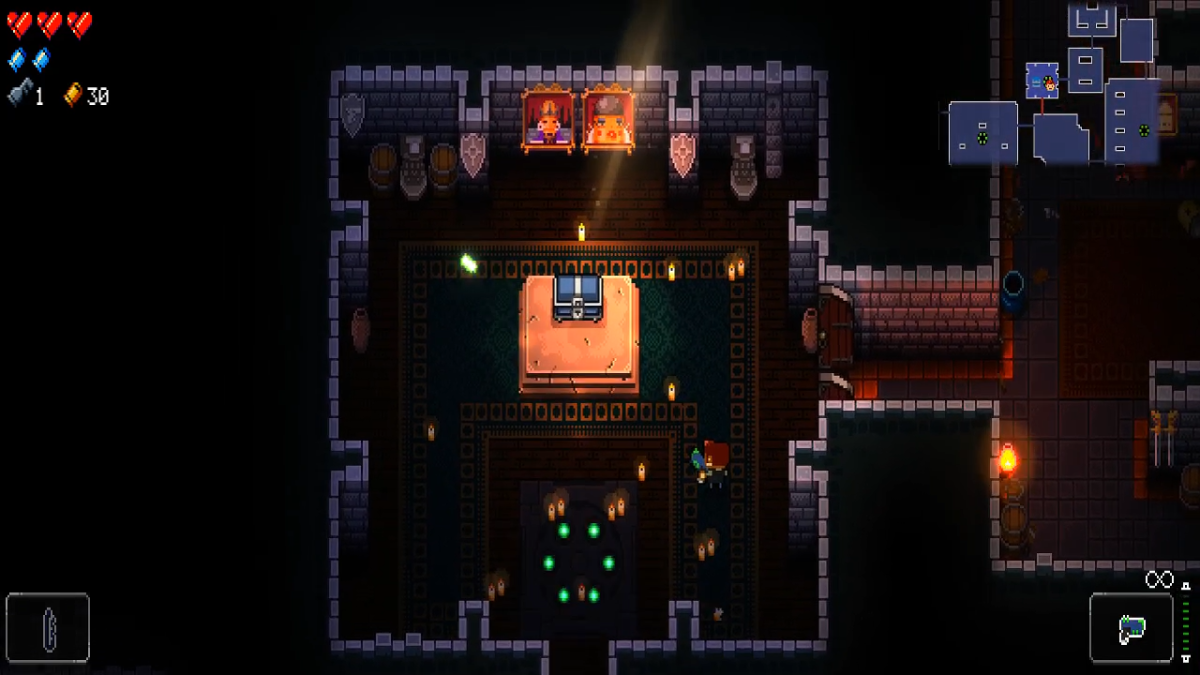Click the equipped gun slot

point(1131,628)
